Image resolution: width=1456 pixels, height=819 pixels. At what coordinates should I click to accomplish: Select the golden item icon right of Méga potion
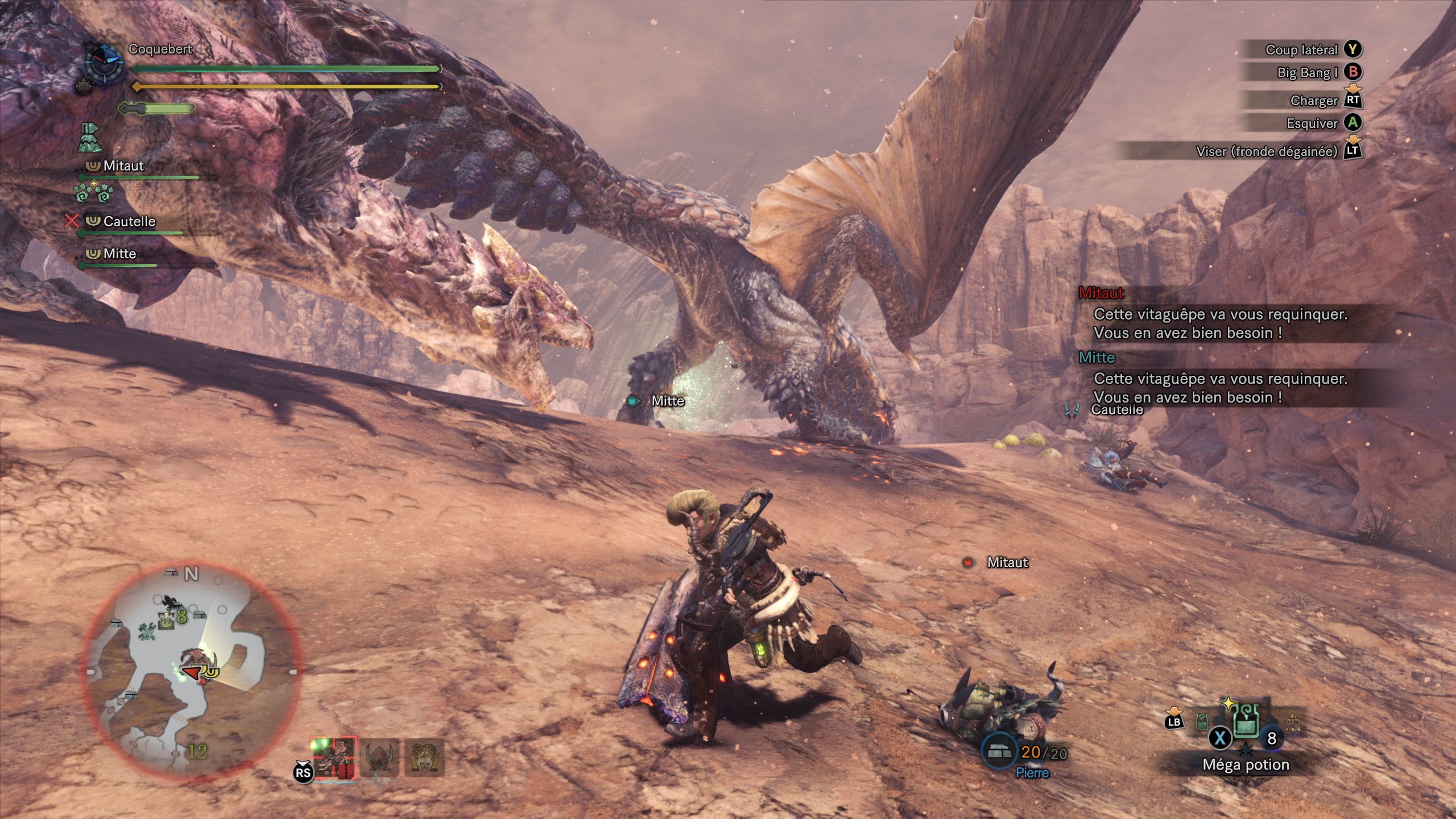pos(1292,722)
